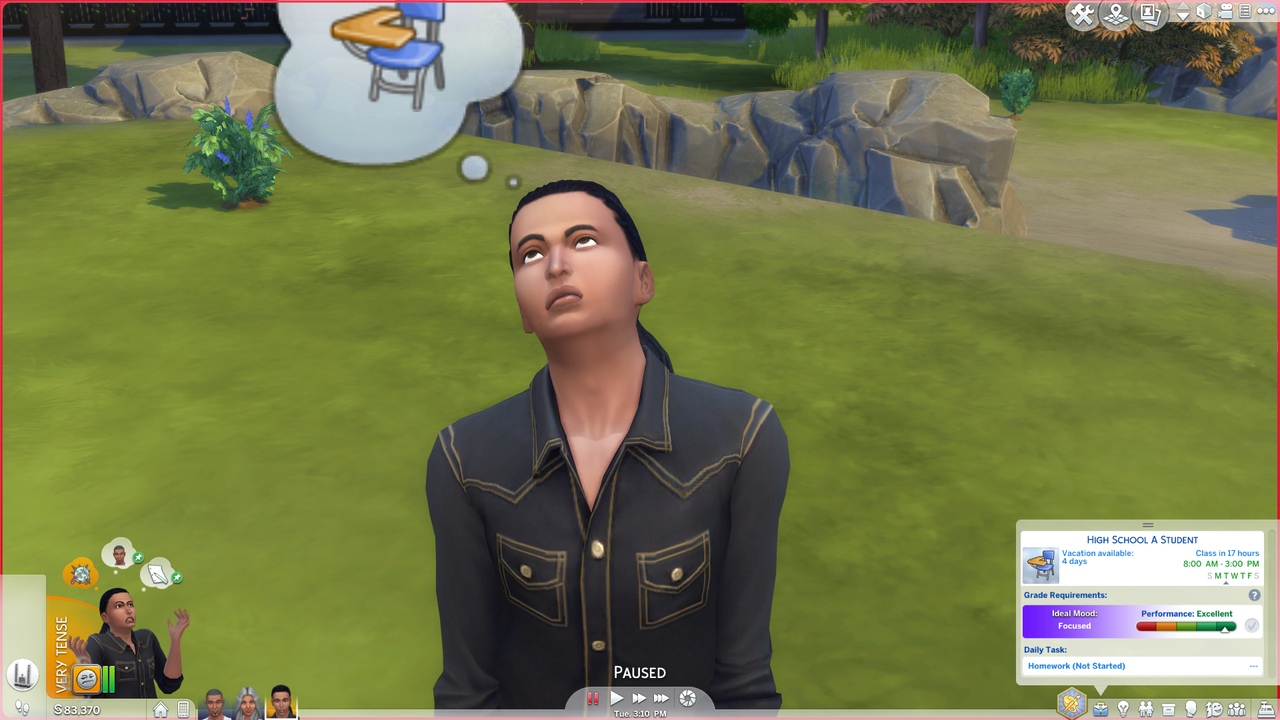1280x720 pixels.
Task: Set game speed to ultra speed
Action: 661,699
